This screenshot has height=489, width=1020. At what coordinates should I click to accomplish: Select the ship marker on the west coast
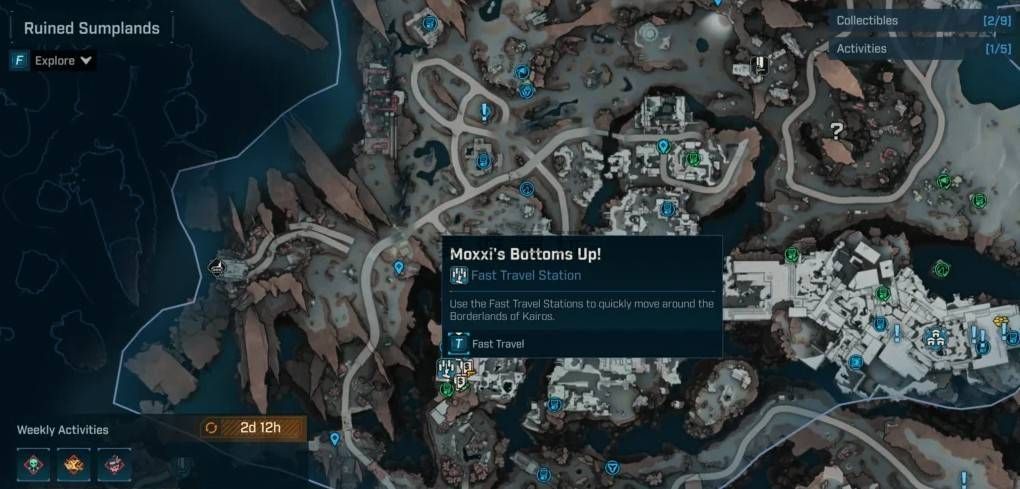pos(219,267)
